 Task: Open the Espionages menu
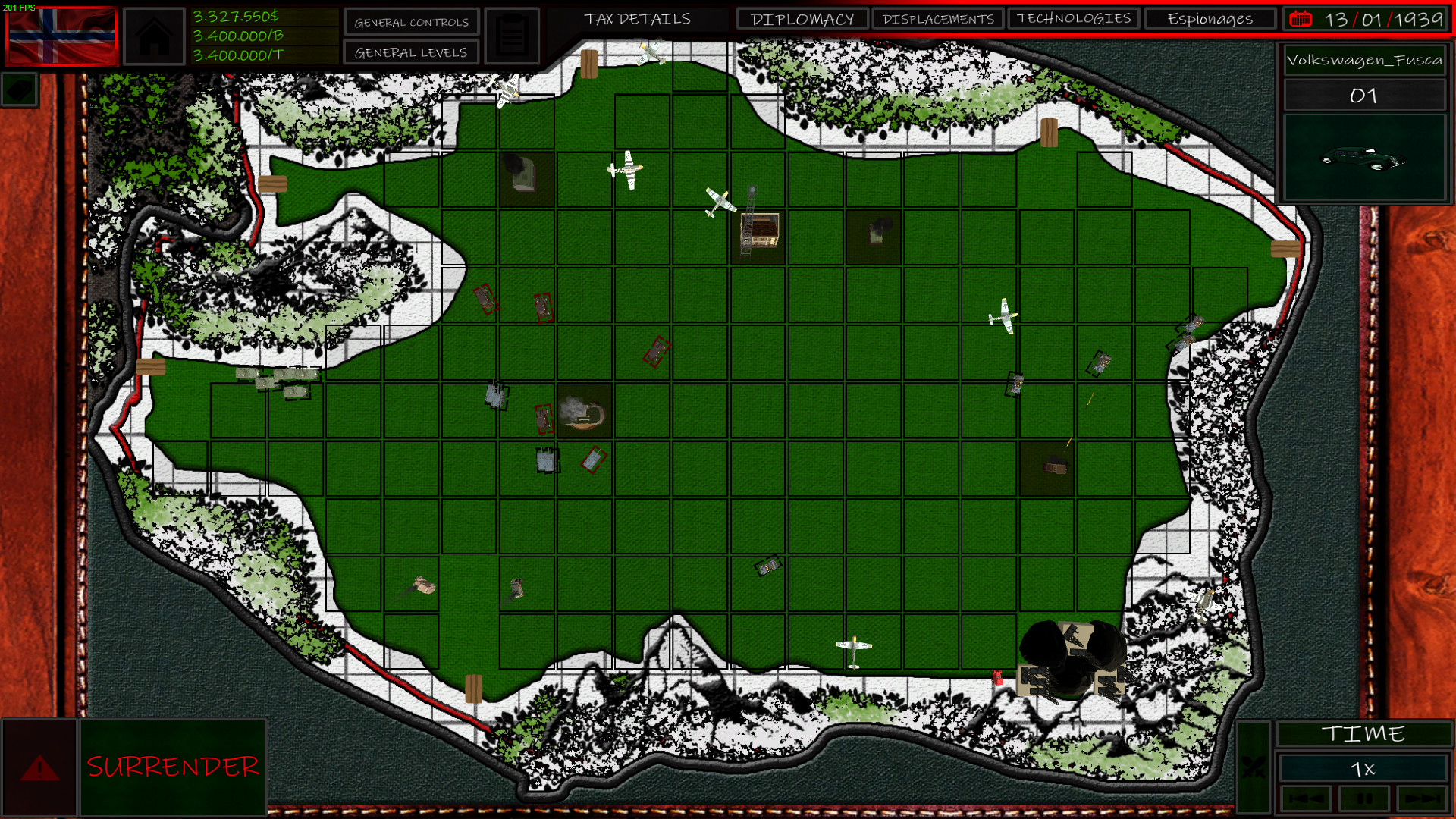pyautogui.click(x=1210, y=19)
